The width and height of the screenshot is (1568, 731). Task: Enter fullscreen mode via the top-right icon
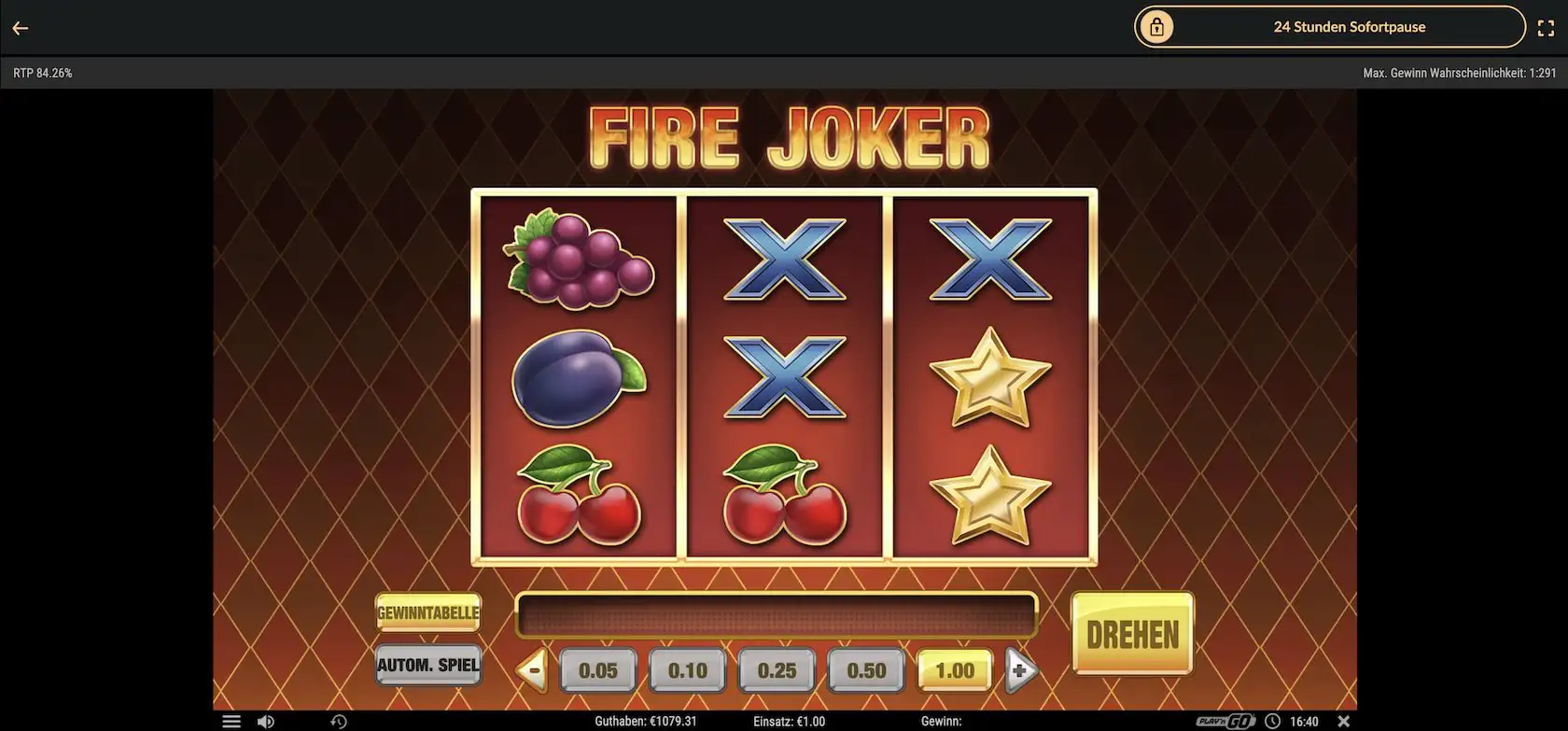[x=1547, y=27]
